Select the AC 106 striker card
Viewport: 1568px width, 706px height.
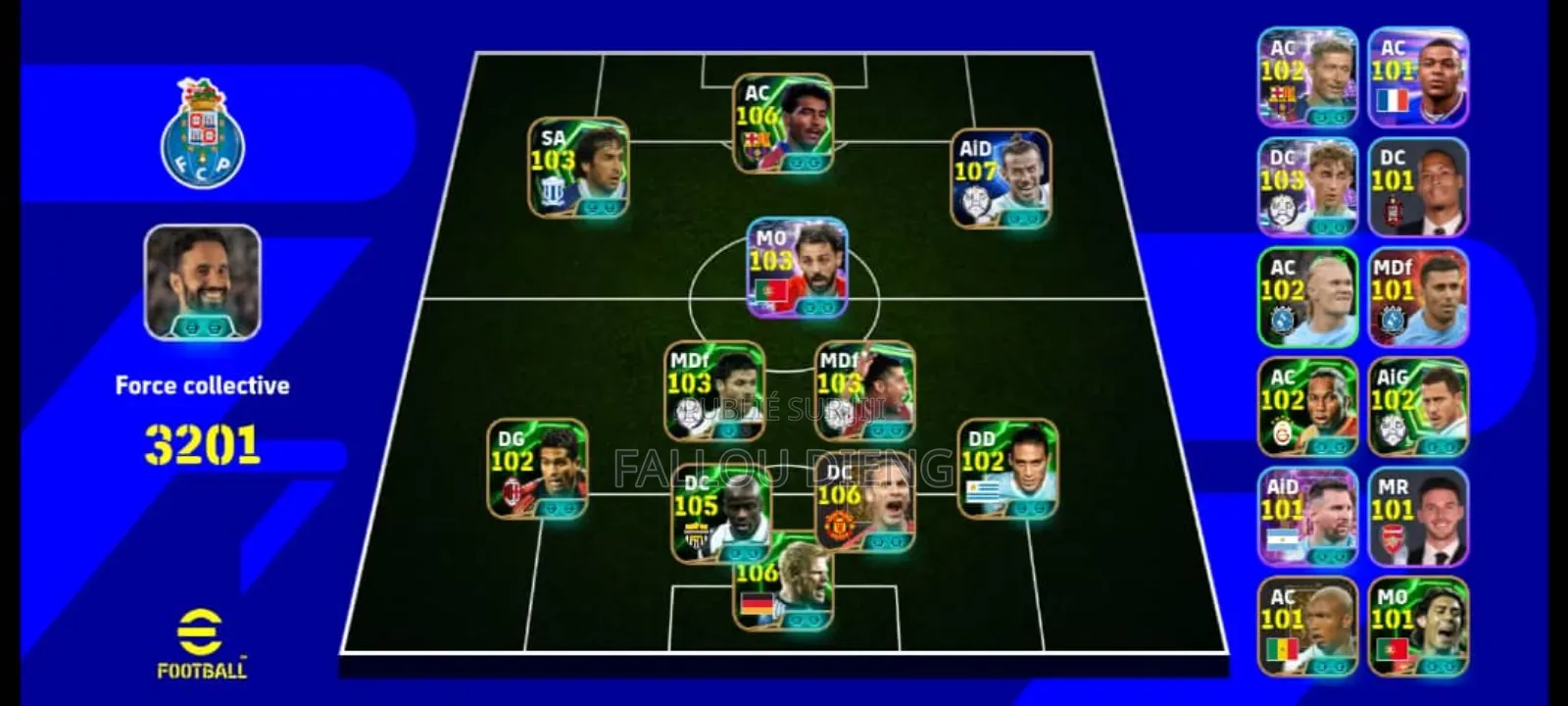(783, 124)
